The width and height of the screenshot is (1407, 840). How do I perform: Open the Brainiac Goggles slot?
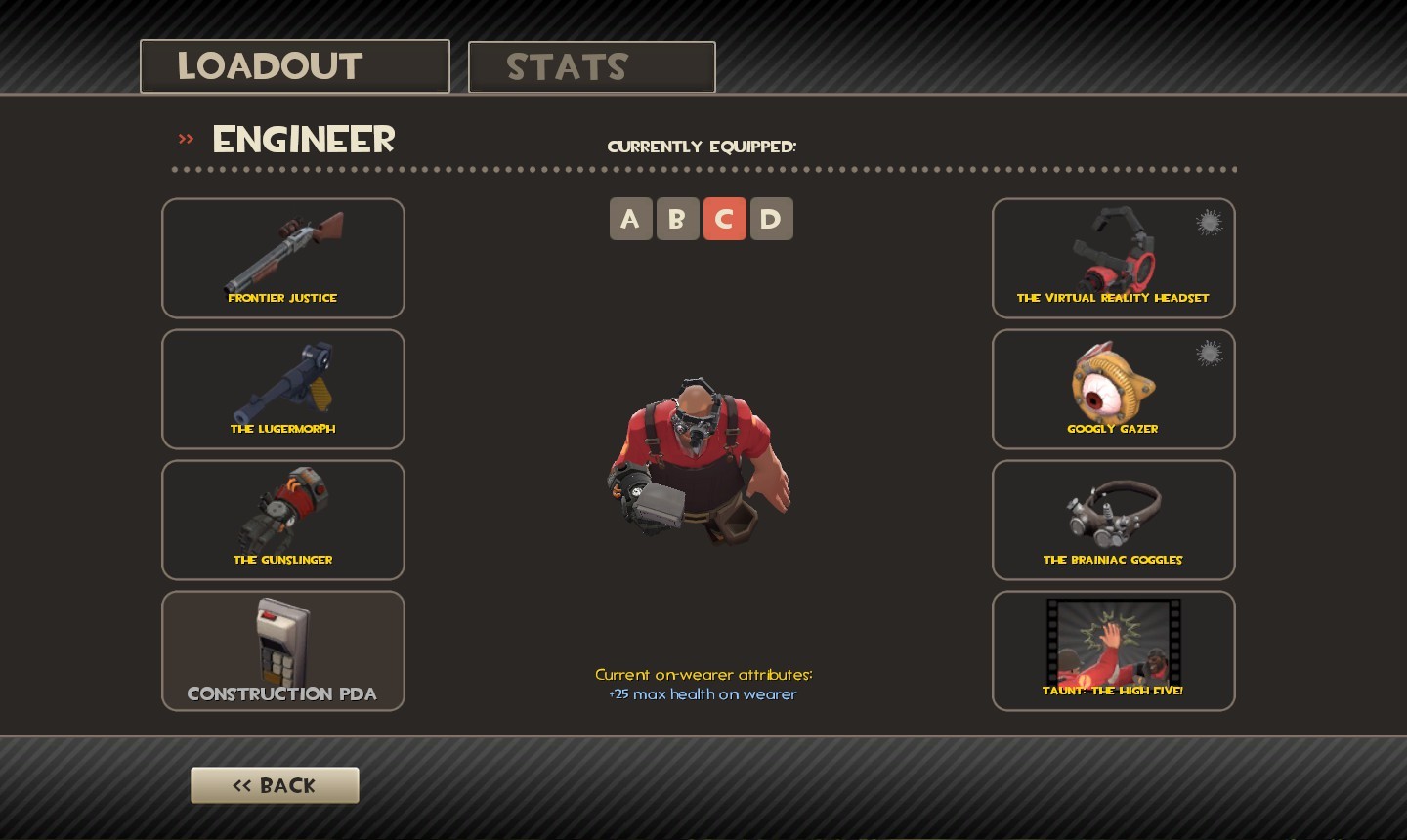point(1113,520)
